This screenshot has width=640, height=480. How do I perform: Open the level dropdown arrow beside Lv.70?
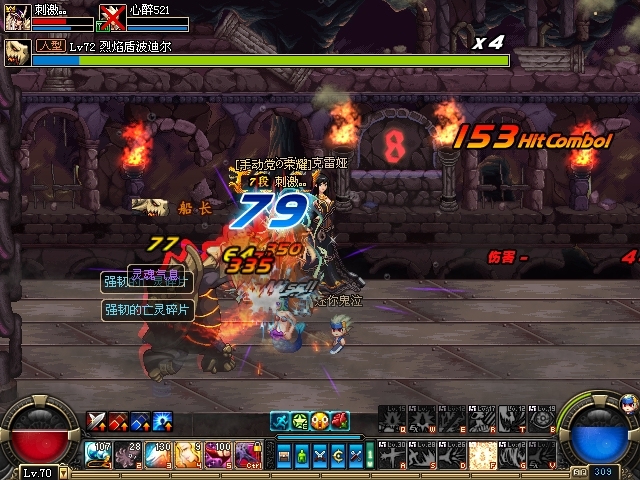pyautogui.click(x=63, y=472)
